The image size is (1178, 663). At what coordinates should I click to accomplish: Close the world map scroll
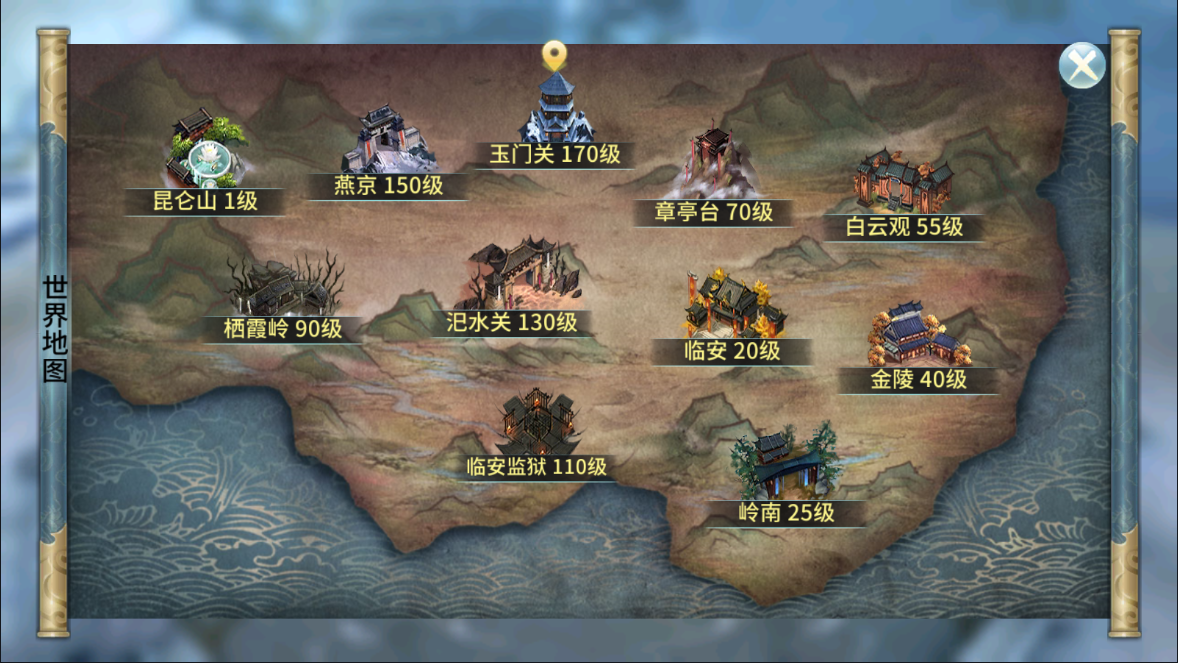point(1082,68)
